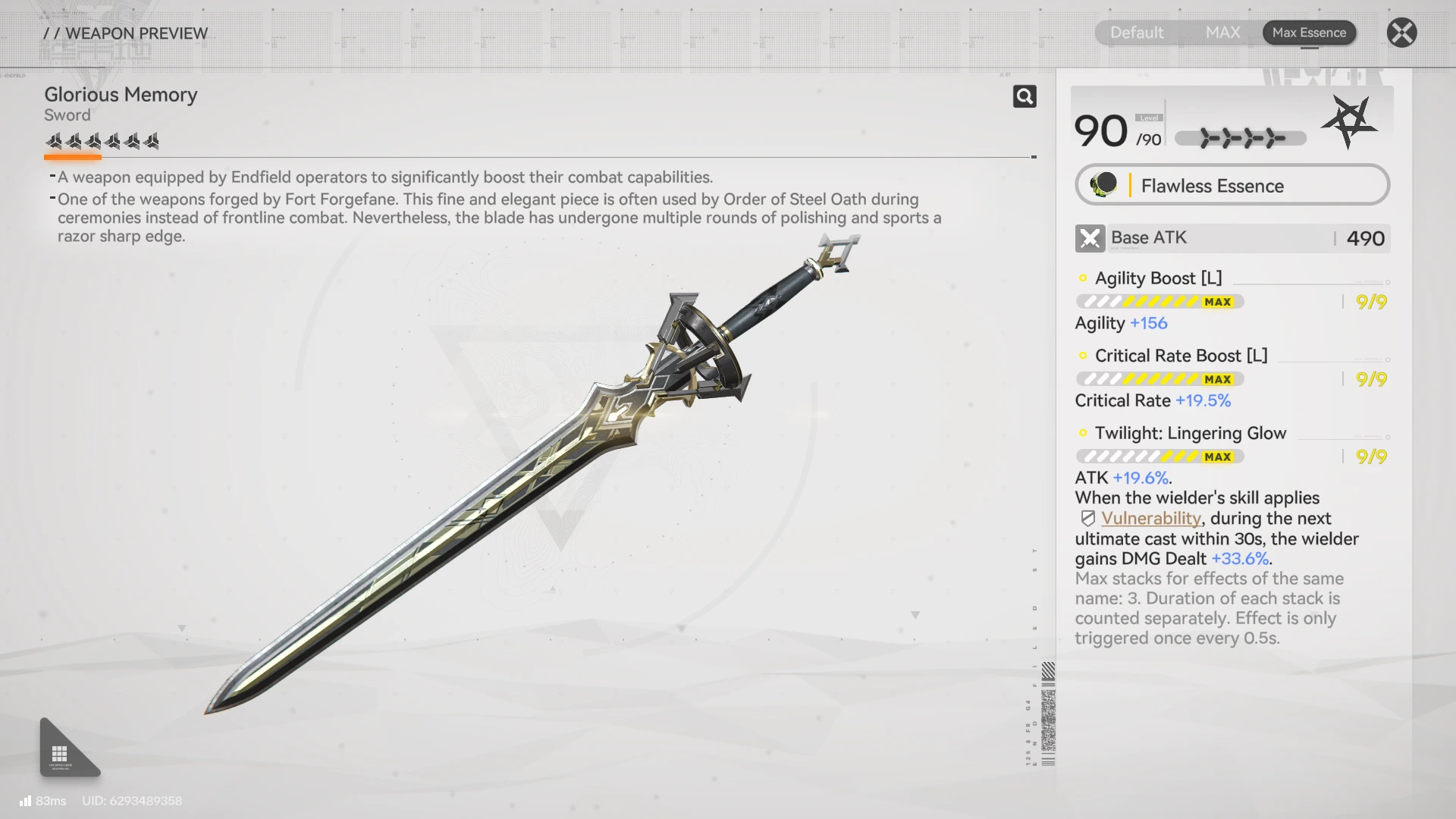
Task: Follow the Vulnerability keyword link
Action: [x=1150, y=518]
